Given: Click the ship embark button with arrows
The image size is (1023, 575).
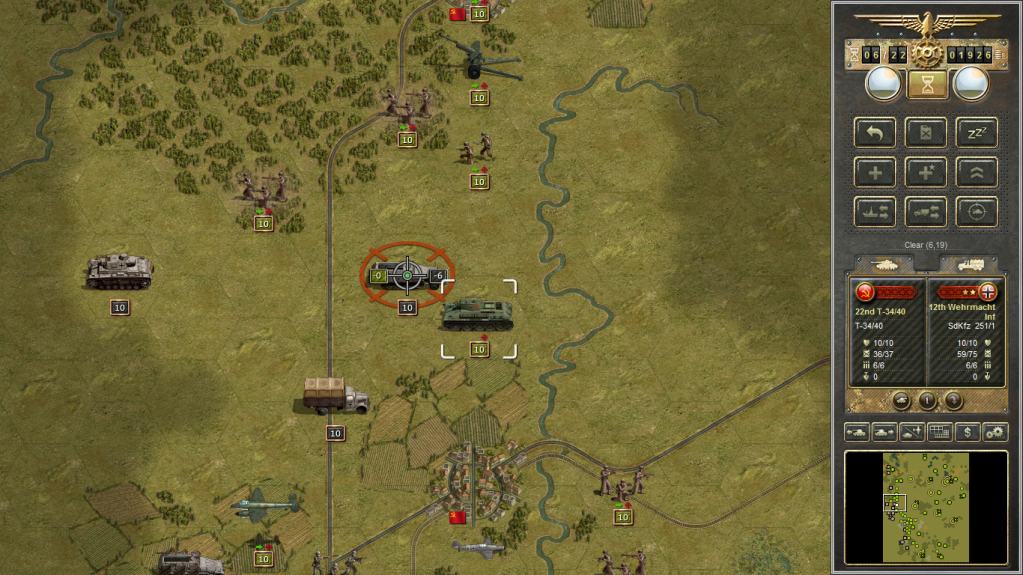Looking at the screenshot, I should tap(875, 211).
